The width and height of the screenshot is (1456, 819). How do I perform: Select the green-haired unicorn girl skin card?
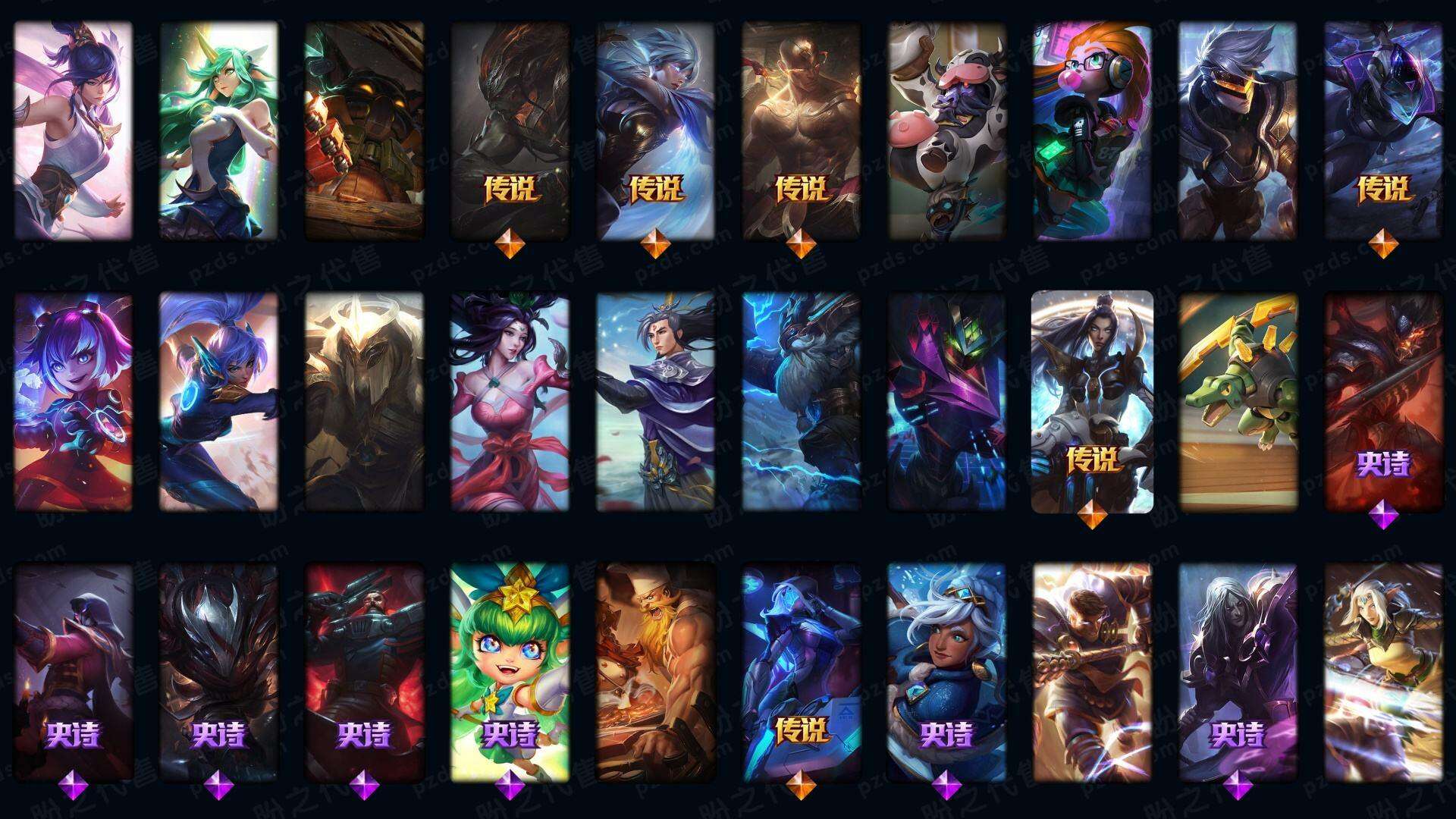pyautogui.click(x=218, y=130)
